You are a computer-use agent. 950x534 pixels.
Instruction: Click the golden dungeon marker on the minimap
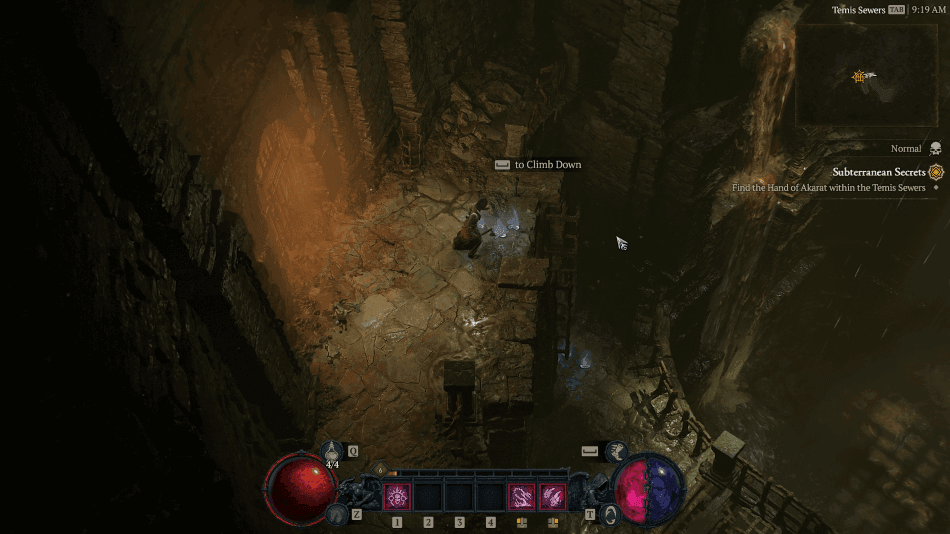point(858,76)
